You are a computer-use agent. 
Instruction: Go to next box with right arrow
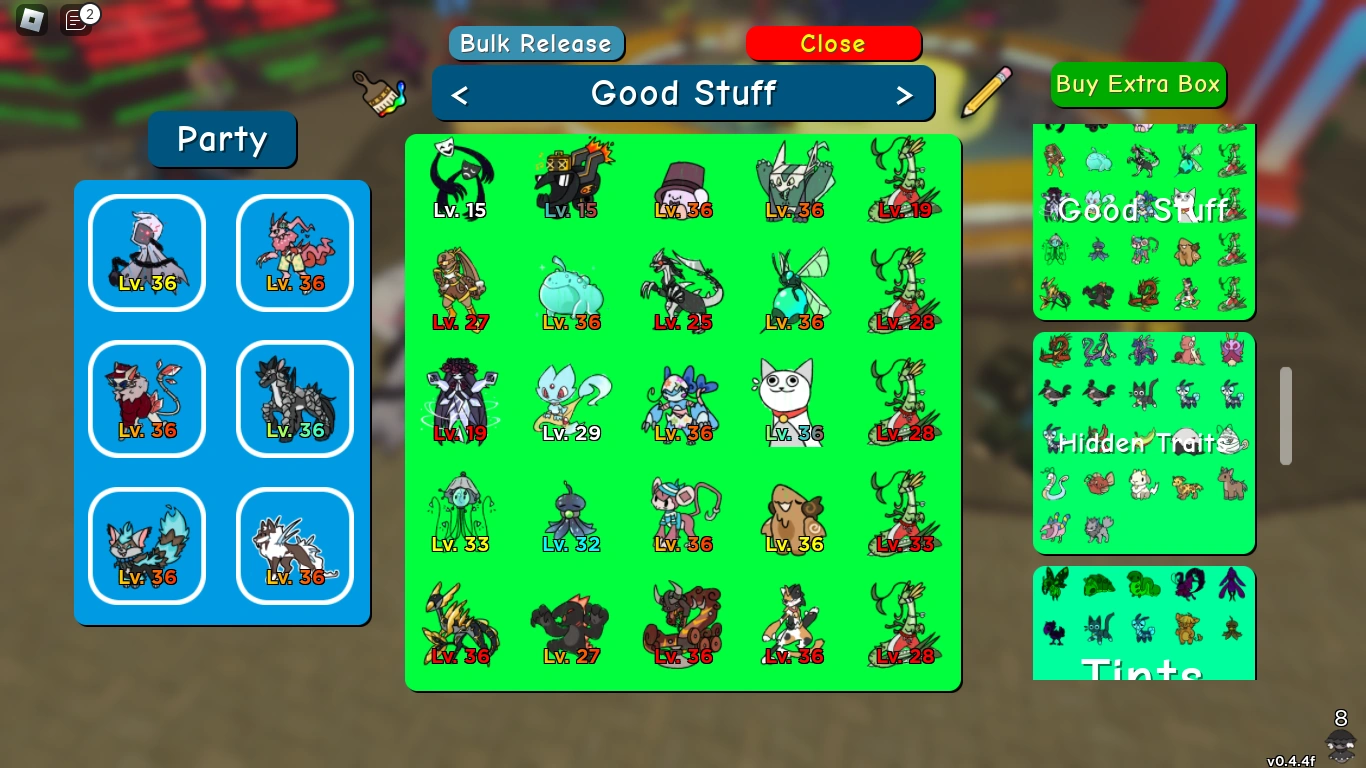tap(906, 93)
